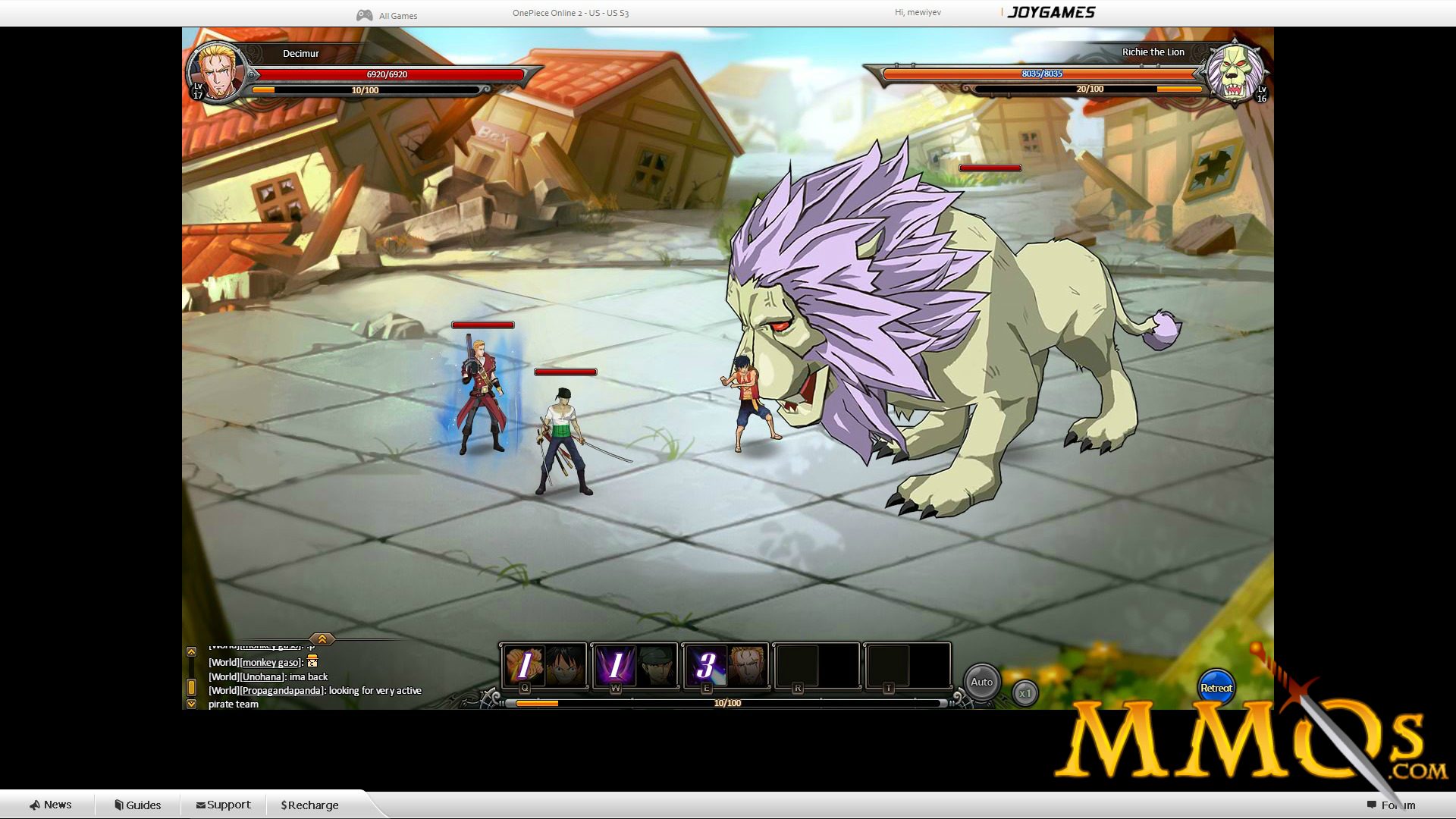
Task: Click Propagandapanda's name in chat
Action: [x=281, y=690]
